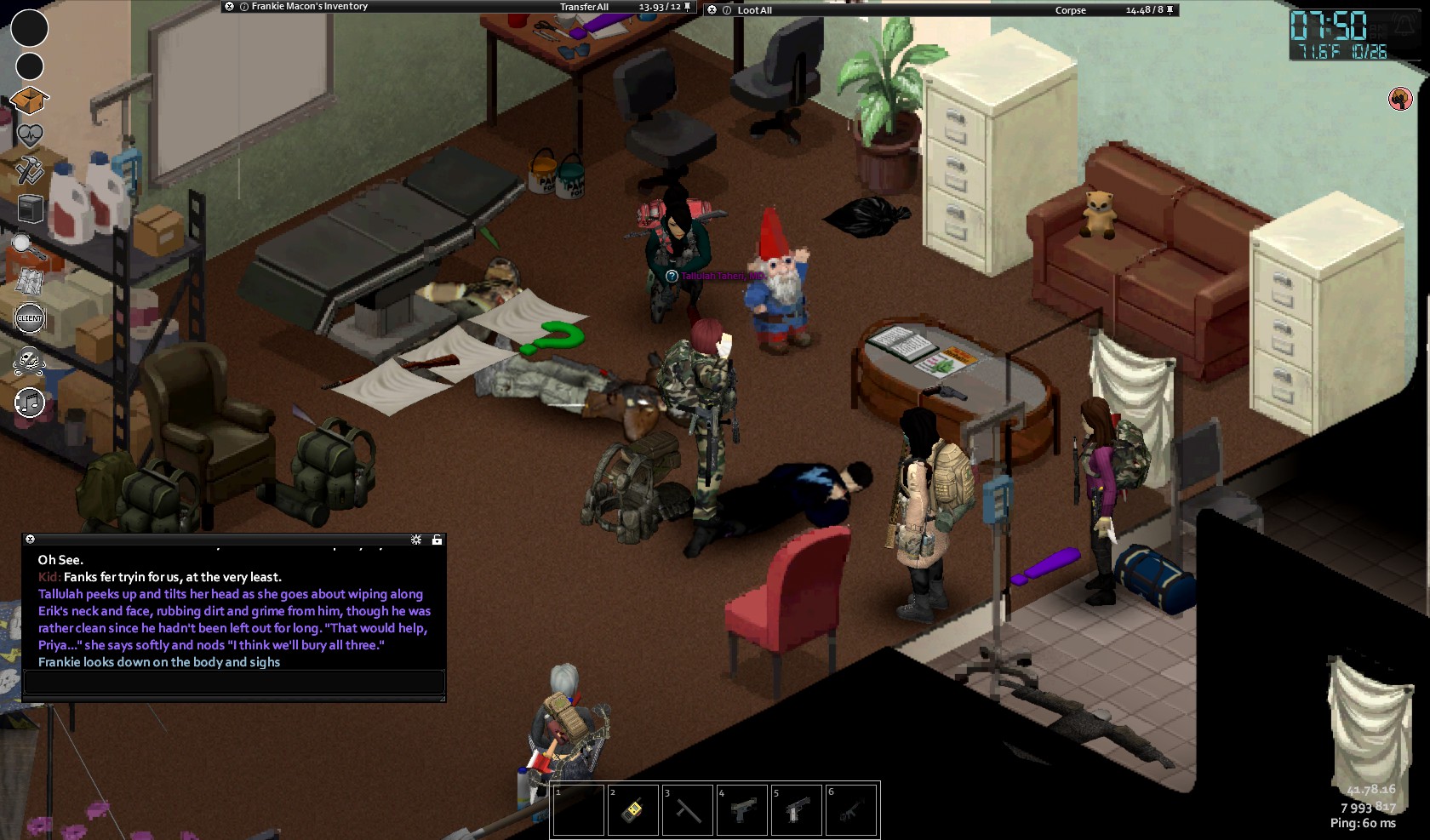Open the music note panel
The image size is (1430, 840).
[x=30, y=402]
